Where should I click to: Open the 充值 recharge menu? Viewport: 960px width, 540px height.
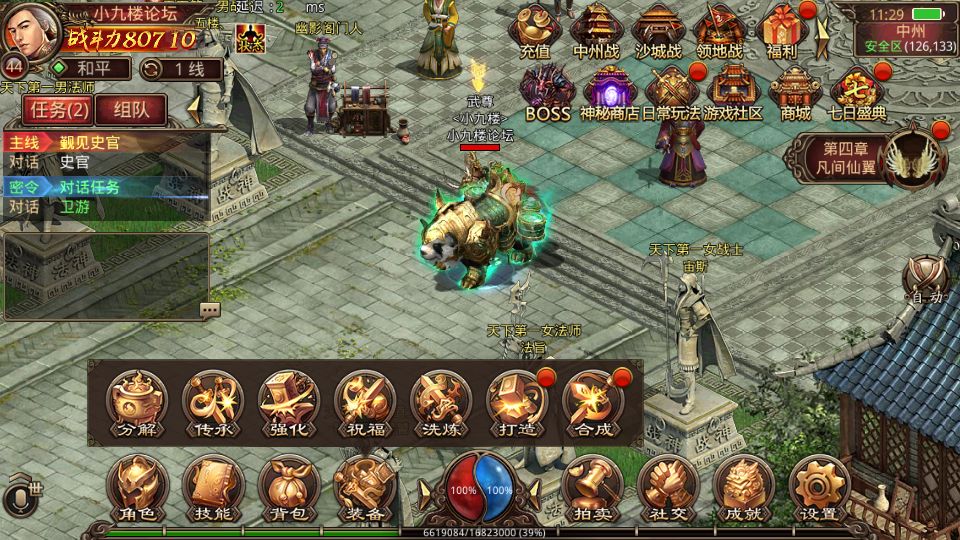(x=535, y=31)
